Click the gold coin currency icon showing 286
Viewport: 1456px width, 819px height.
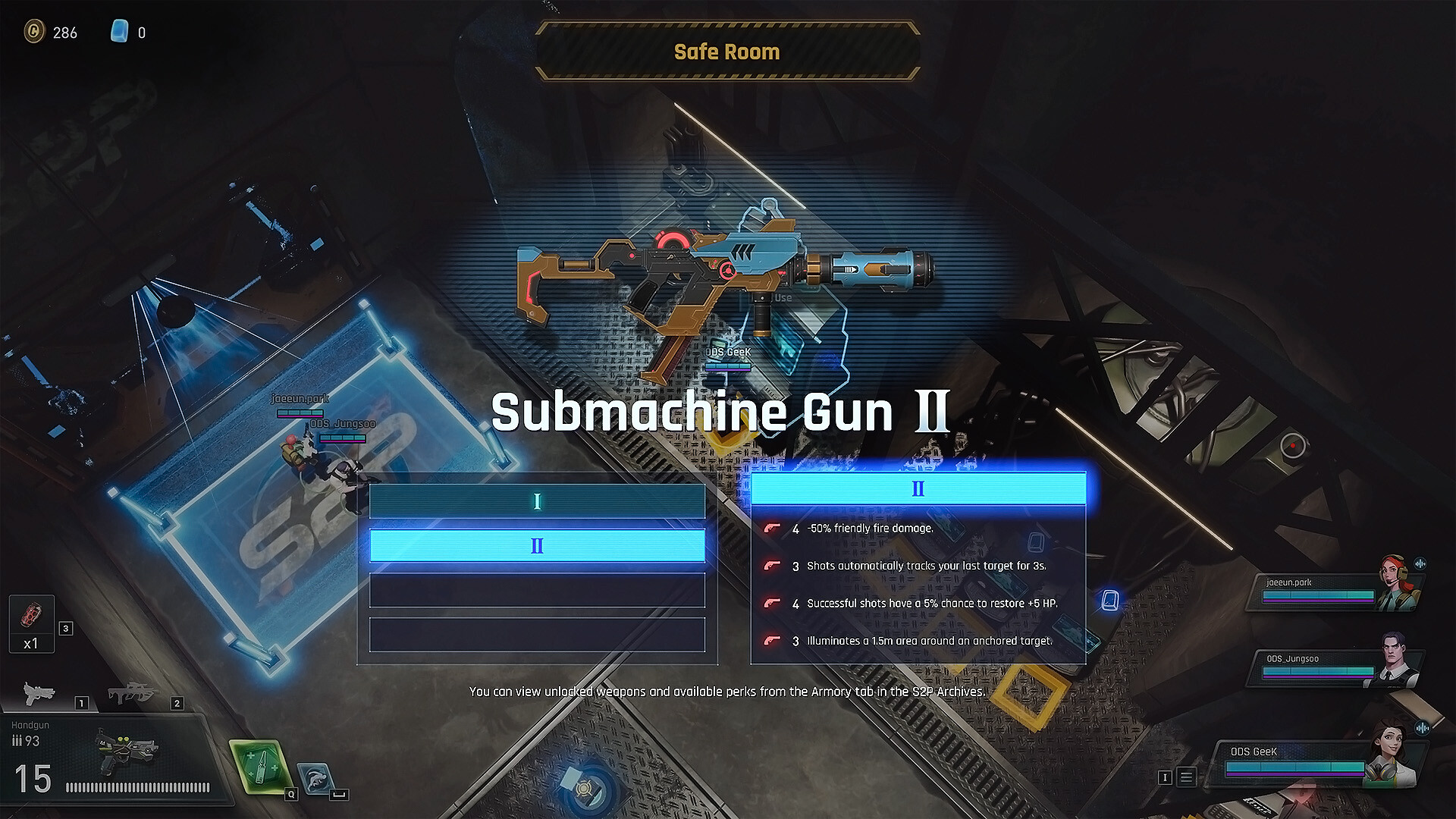[x=36, y=32]
